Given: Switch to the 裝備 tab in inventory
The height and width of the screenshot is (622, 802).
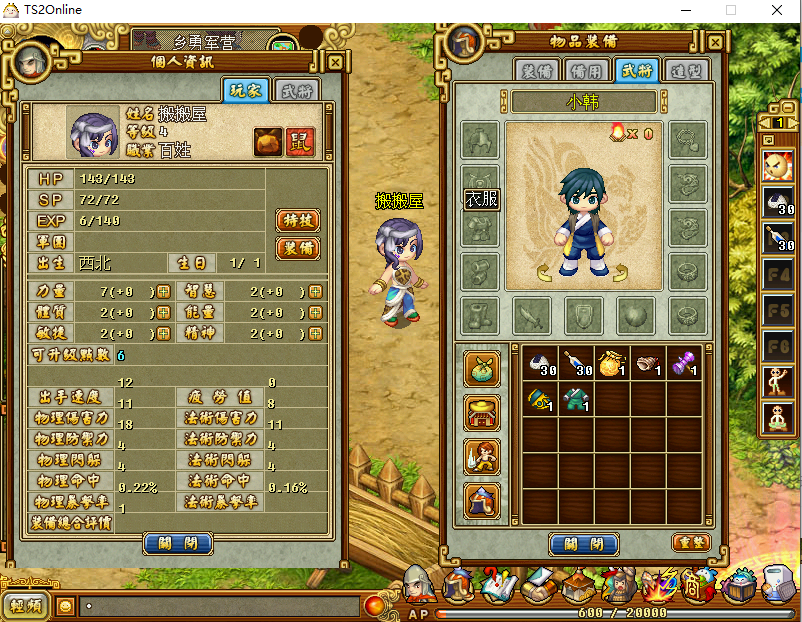Looking at the screenshot, I should pos(538,71).
